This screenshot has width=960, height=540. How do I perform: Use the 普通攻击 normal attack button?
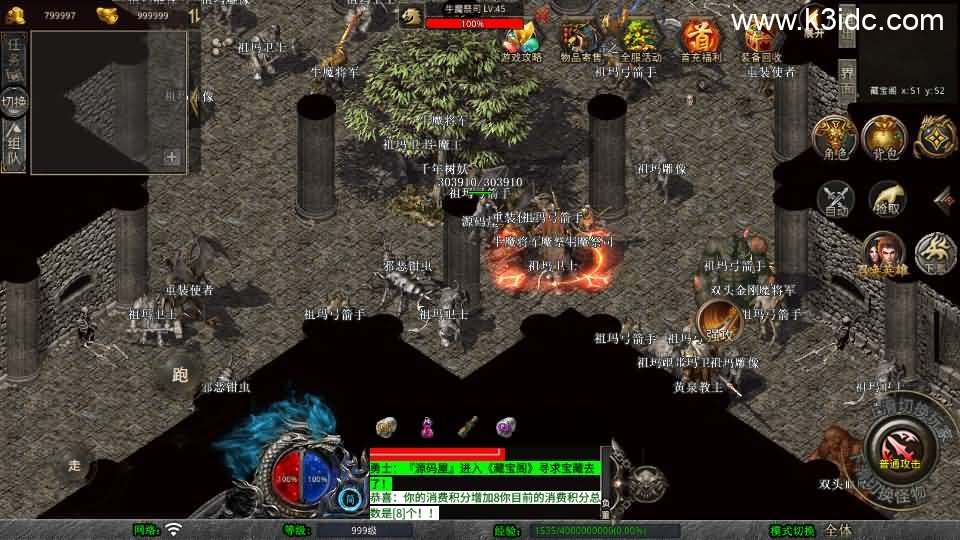coord(898,441)
